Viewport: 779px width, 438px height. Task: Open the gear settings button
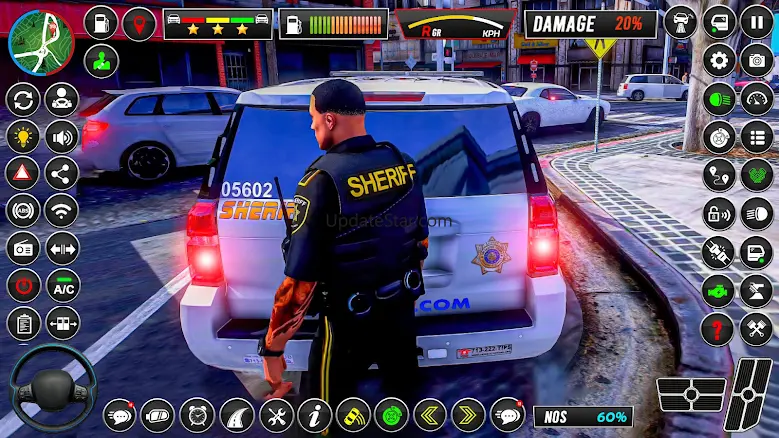(x=718, y=61)
